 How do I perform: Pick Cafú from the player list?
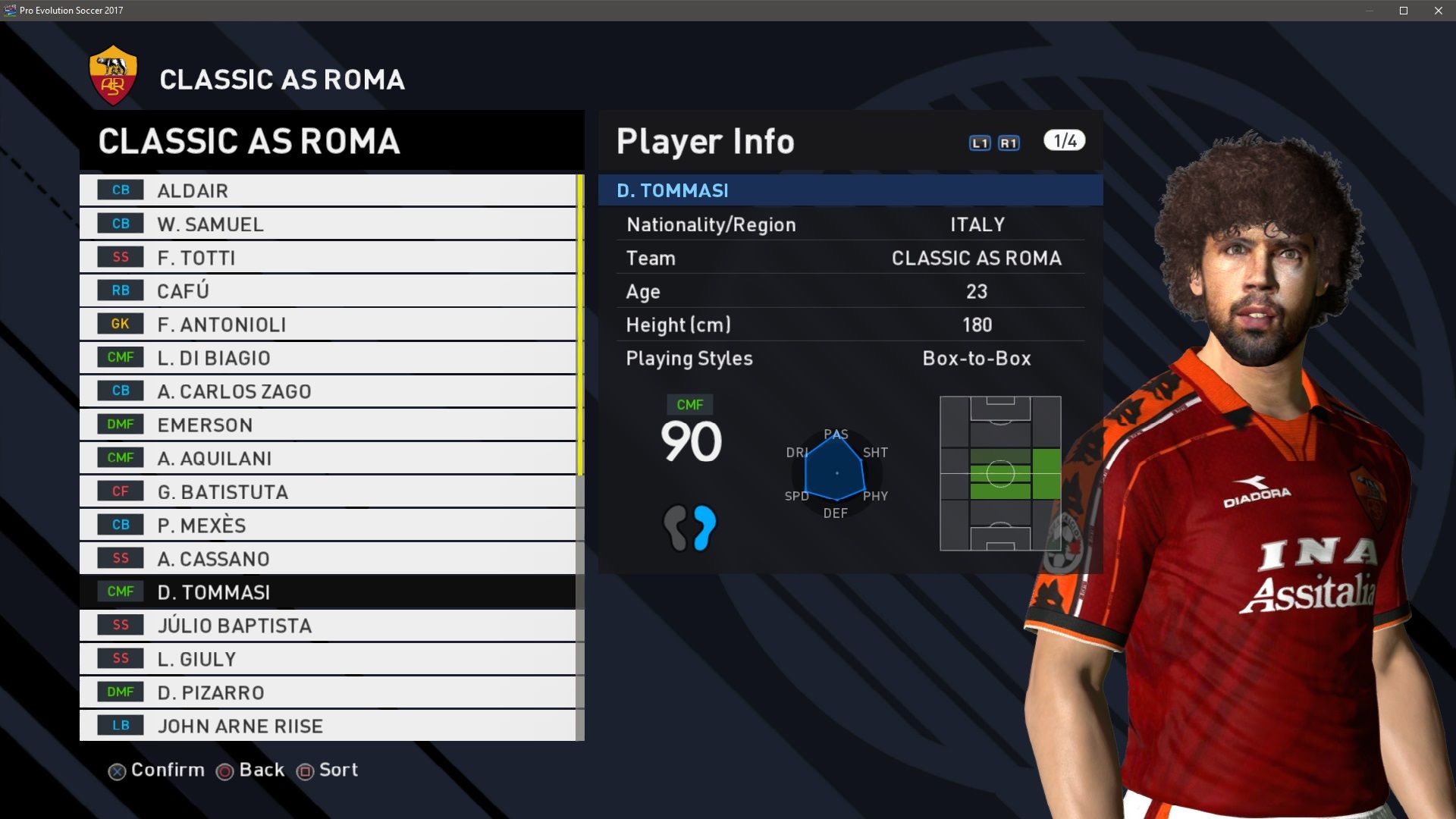pyautogui.click(x=327, y=290)
